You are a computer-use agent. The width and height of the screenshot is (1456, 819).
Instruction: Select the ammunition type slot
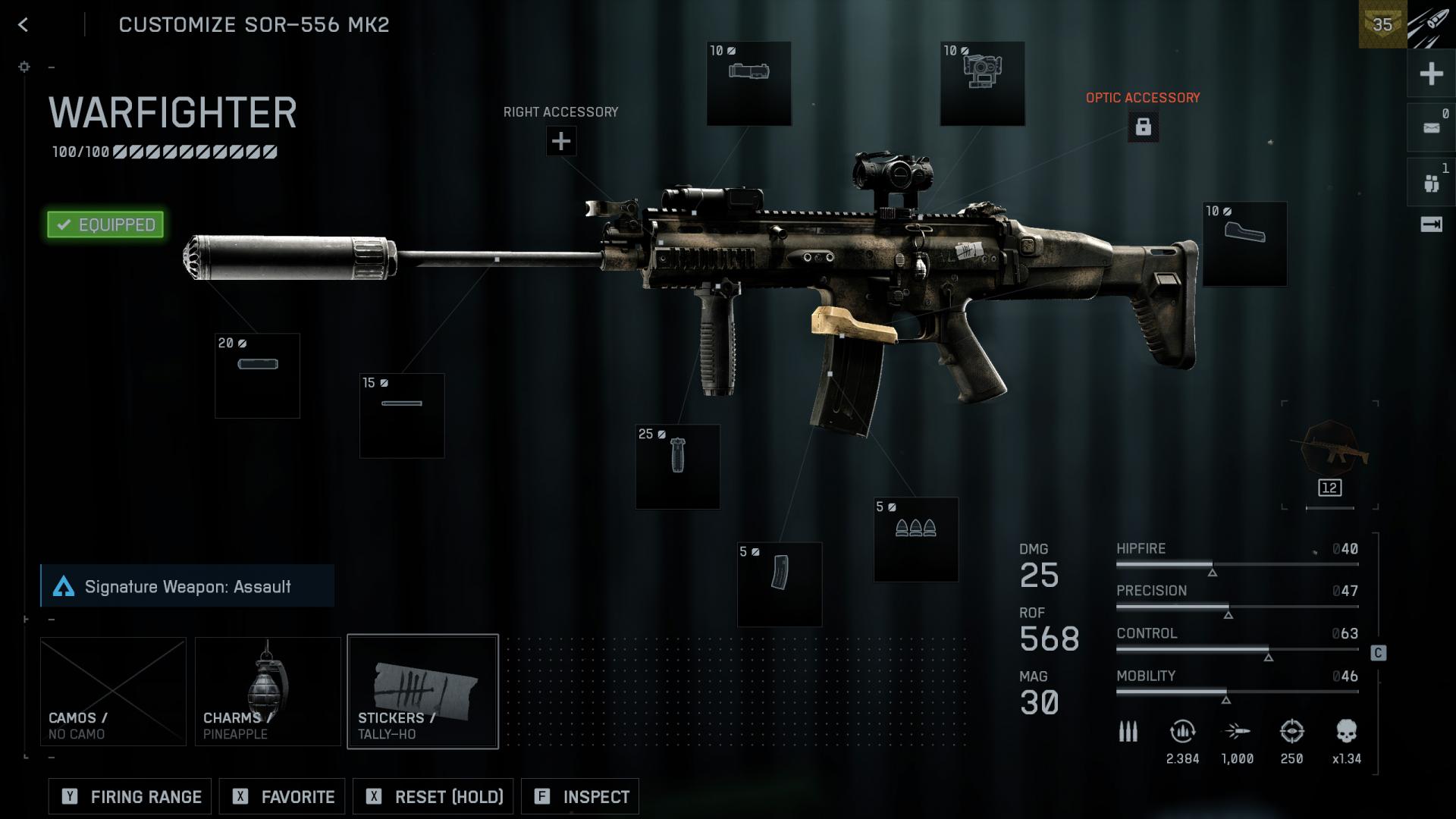[915, 539]
